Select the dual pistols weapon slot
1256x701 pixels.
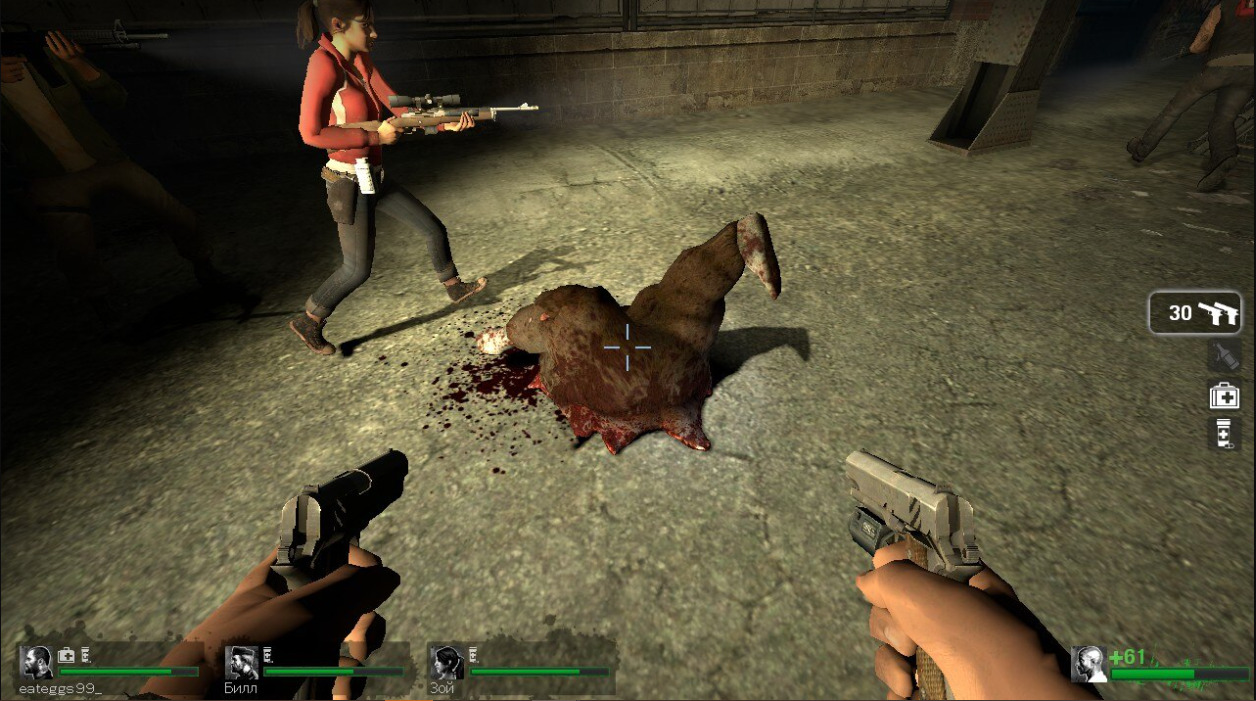click(x=1195, y=313)
